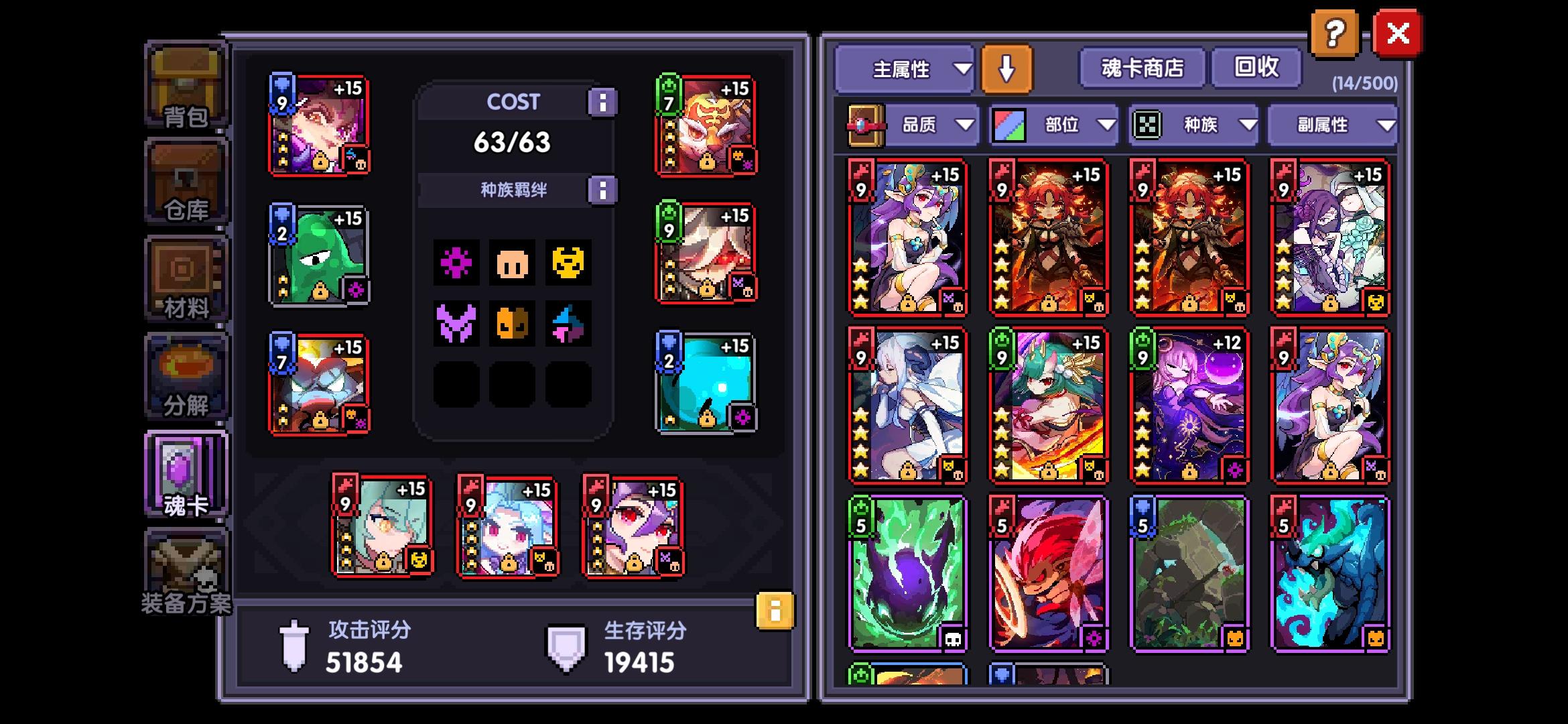1568x724 pixels.
Task: Click the quality book icon beside 品质
Action: [x=864, y=125]
